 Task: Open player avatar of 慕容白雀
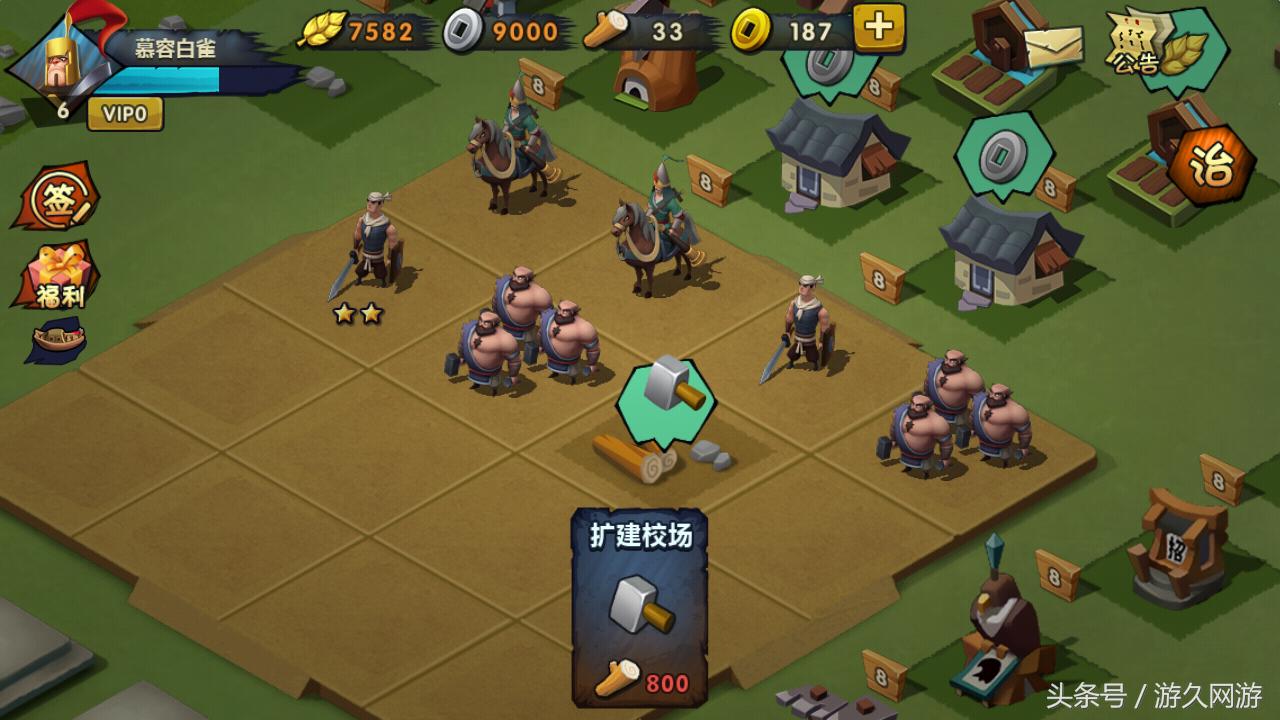[x=57, y=65]
